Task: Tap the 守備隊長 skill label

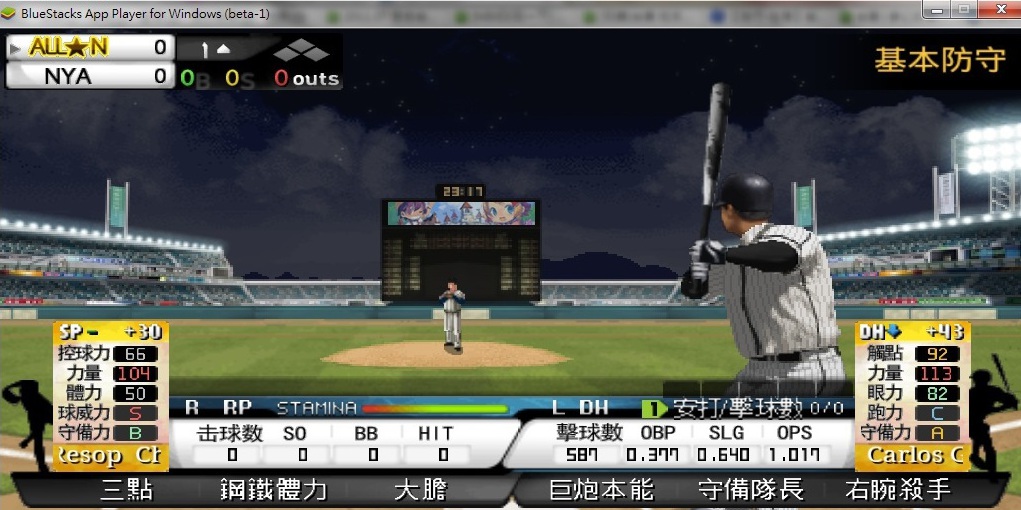Action: pyautogui.click(x=750, y=490)
